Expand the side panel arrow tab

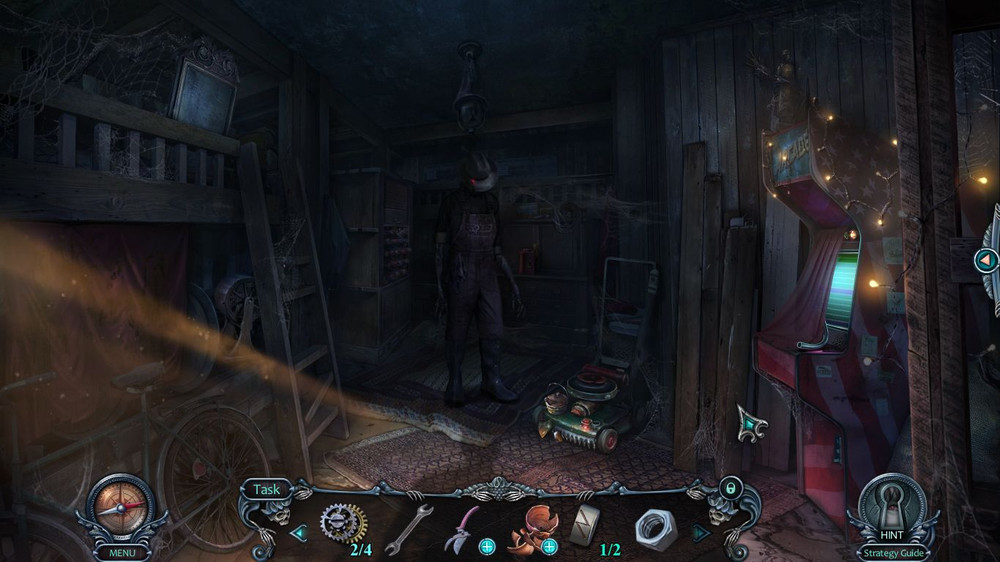(x=986, y=261)
